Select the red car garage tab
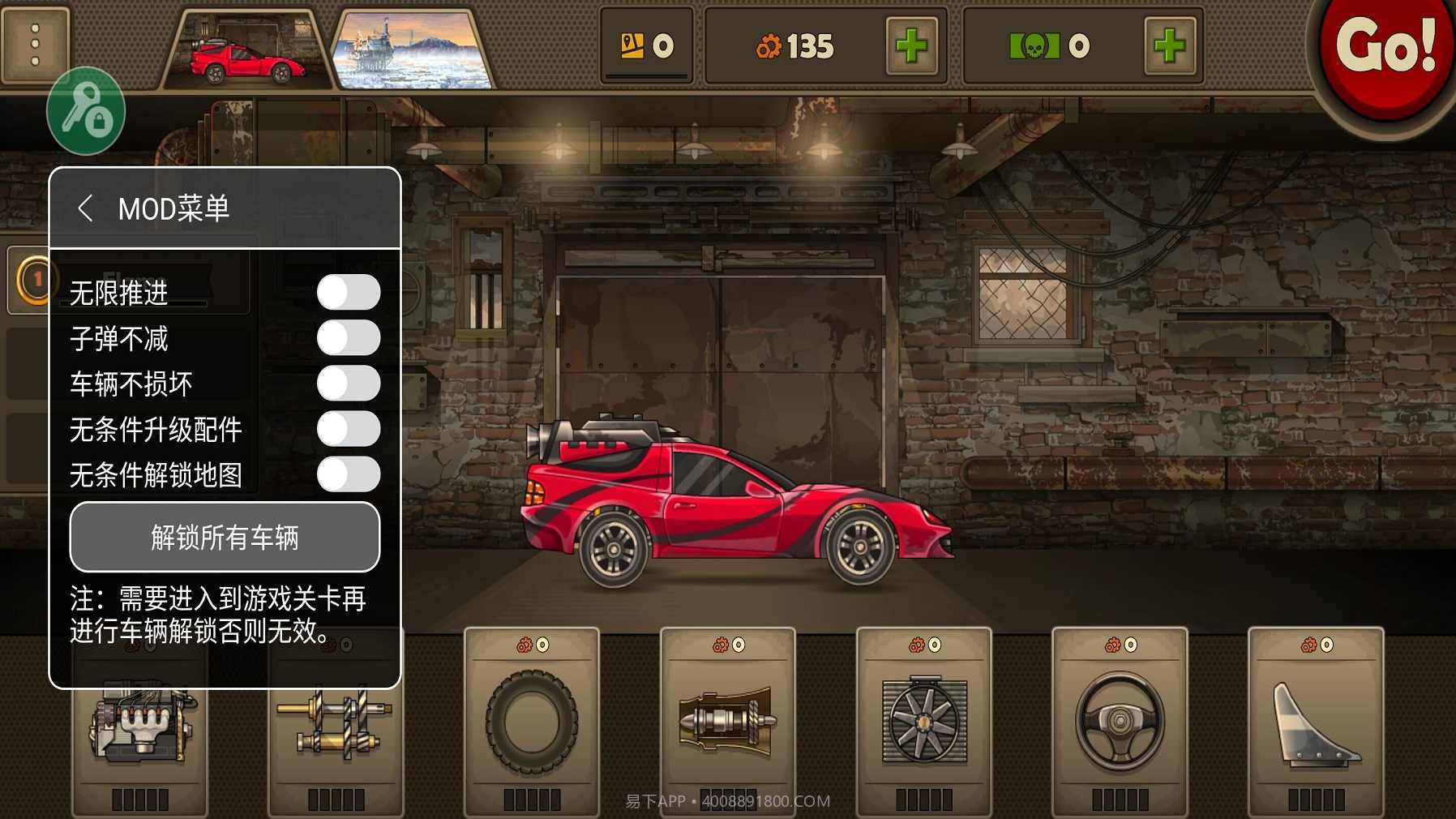Image resolution: width=1456 pixels, height=819 pixels. tap(247, 51)
